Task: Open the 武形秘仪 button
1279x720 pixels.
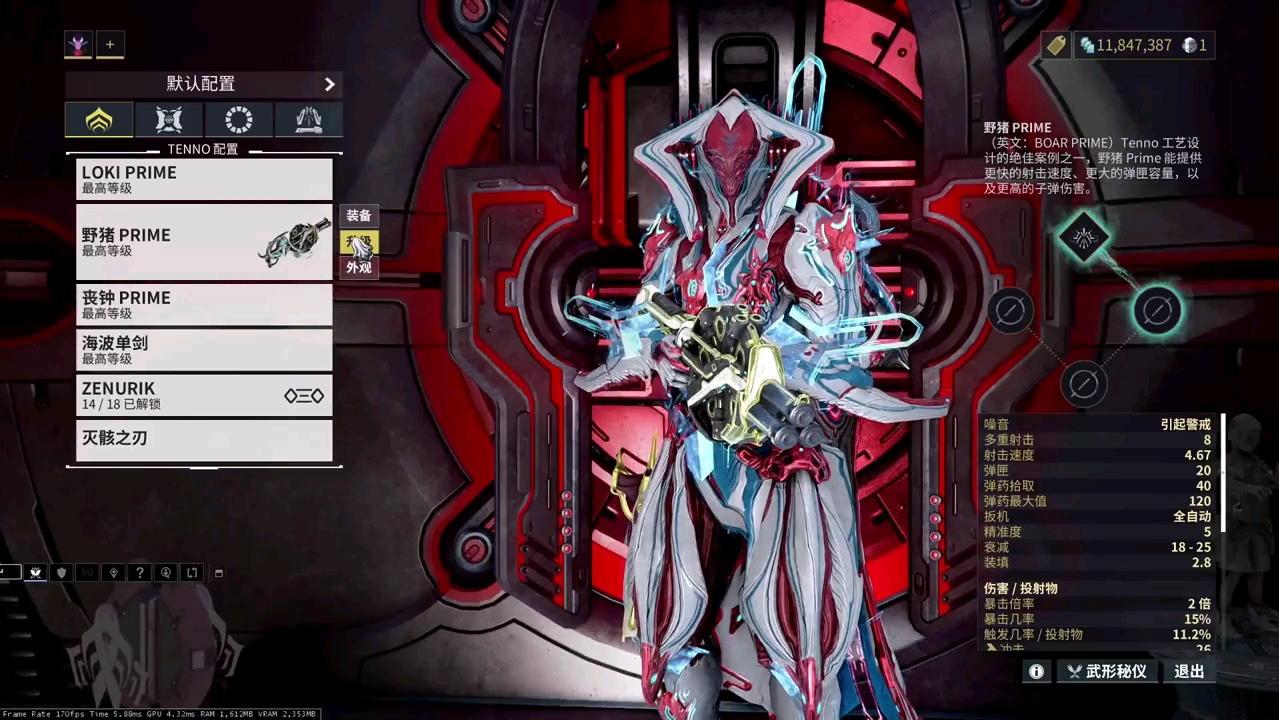Action: (x=1106, y=672)
